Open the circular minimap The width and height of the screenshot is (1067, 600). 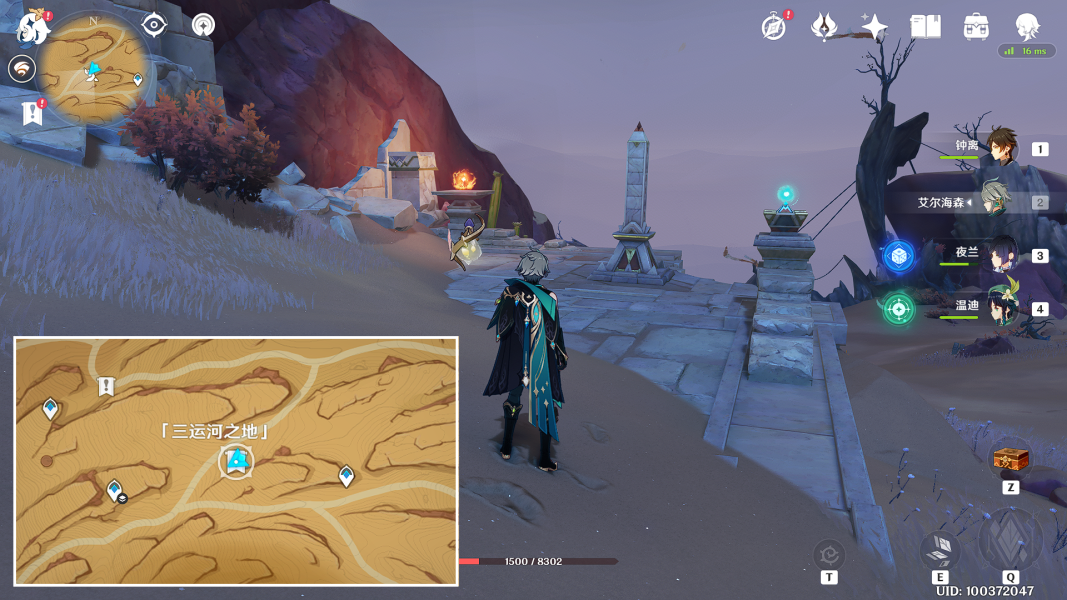pyautogui.click(x=96, y=69)
